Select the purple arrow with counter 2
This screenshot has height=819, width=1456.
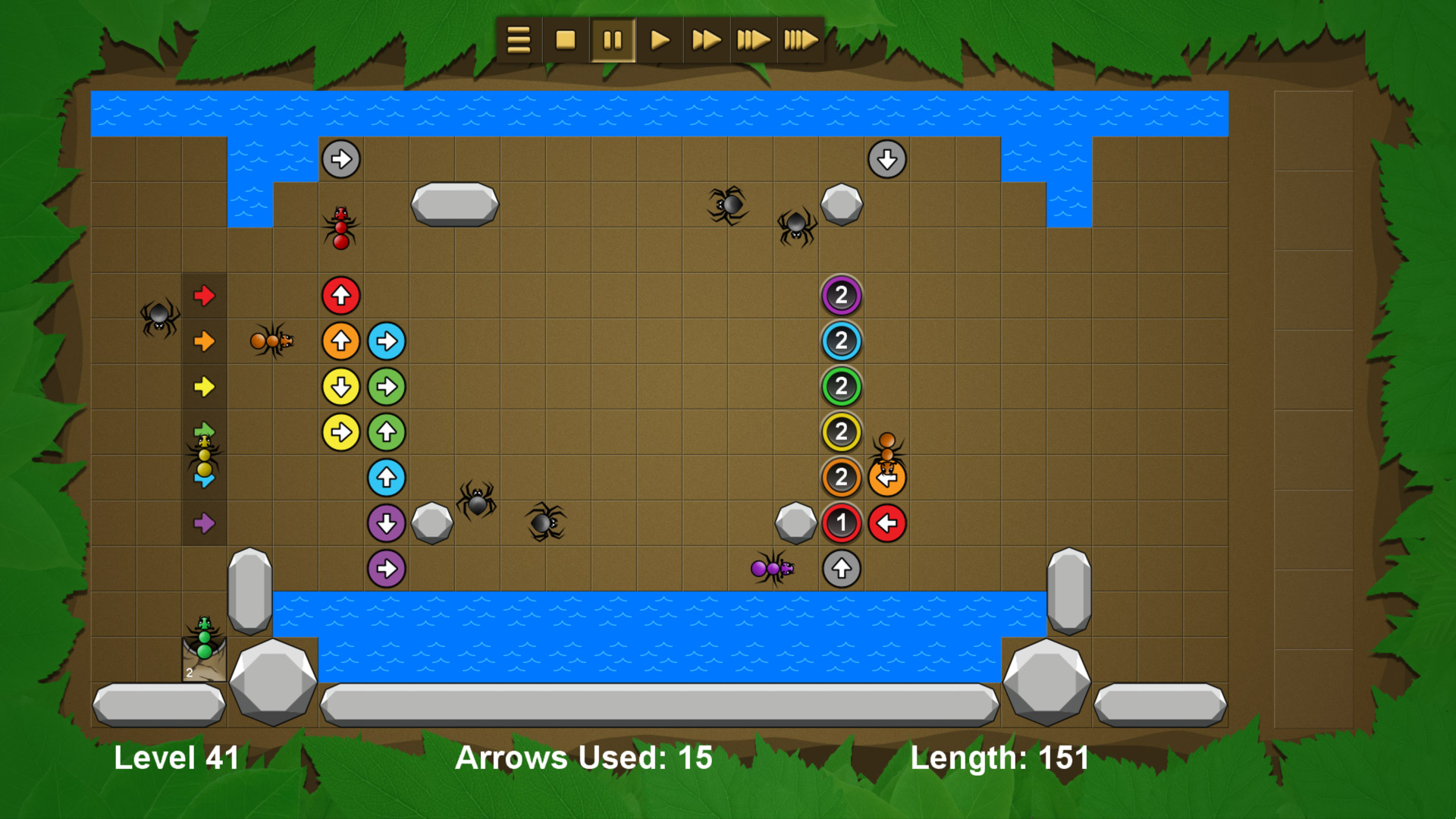click(x=841, y=296)
